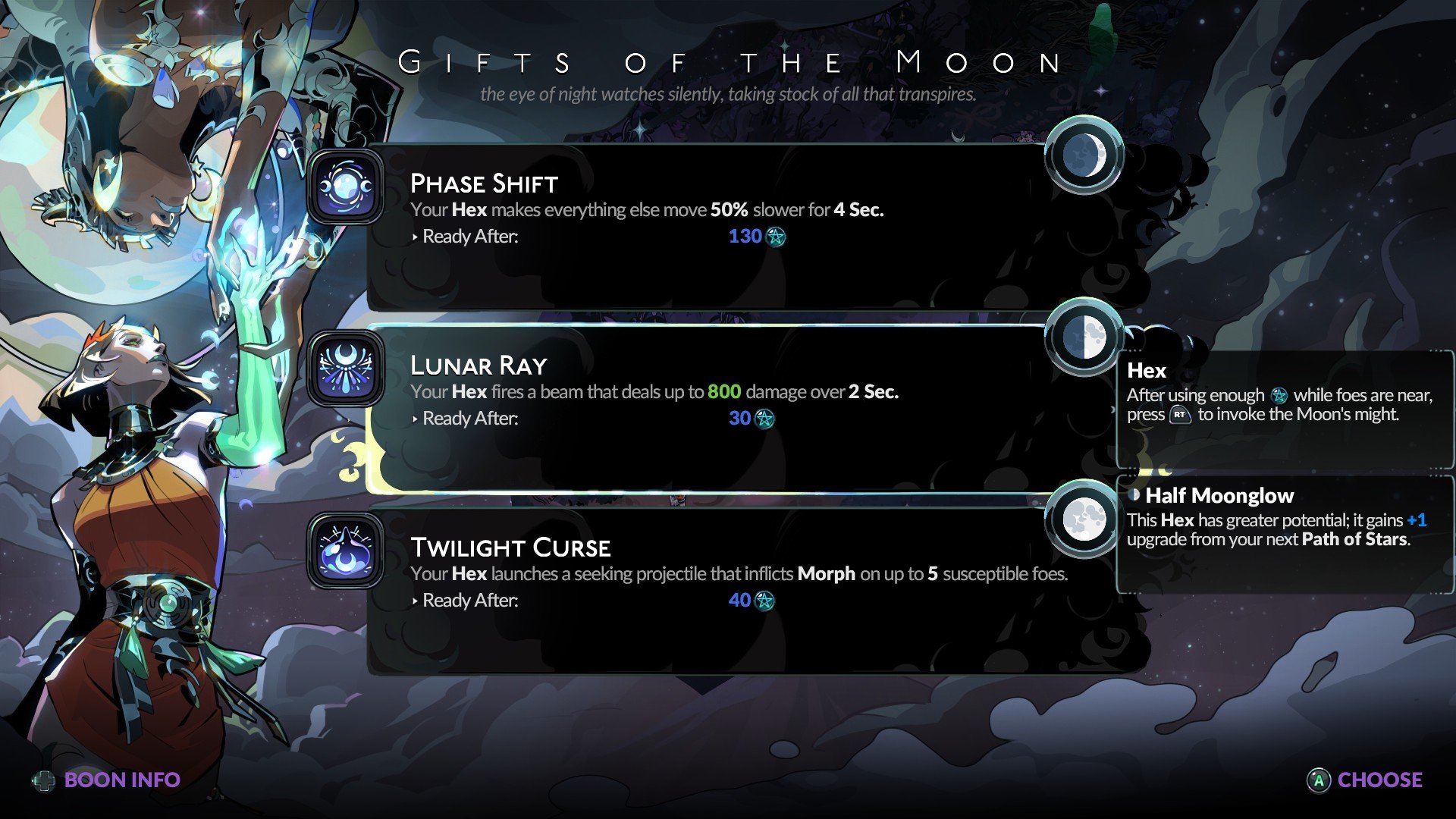Click the Lunar Ray beam icon
This screenshot has height=819, width=1456.
coord(346,369)
